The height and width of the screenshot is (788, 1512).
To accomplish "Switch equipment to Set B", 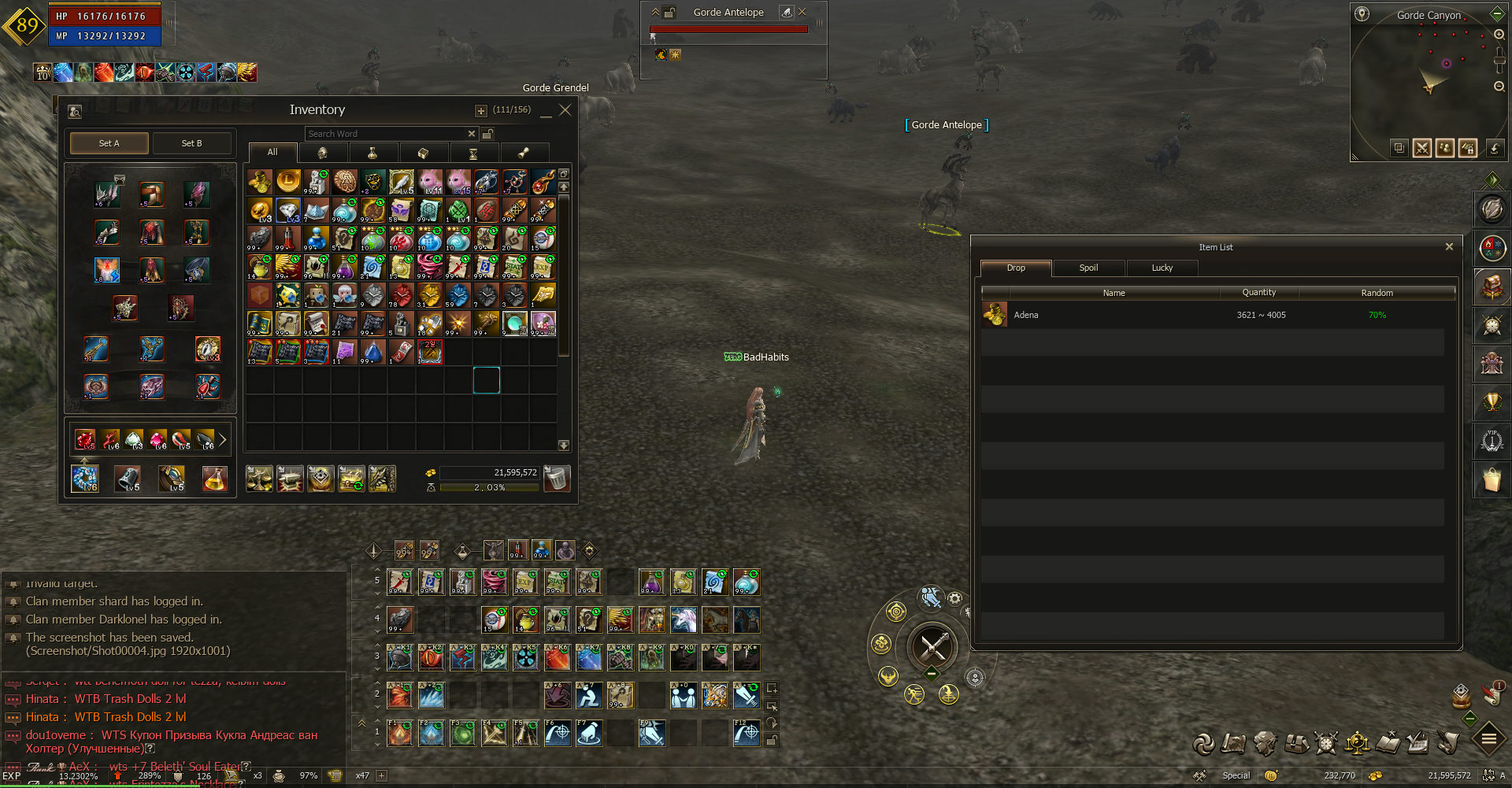I will pos(191,143).
